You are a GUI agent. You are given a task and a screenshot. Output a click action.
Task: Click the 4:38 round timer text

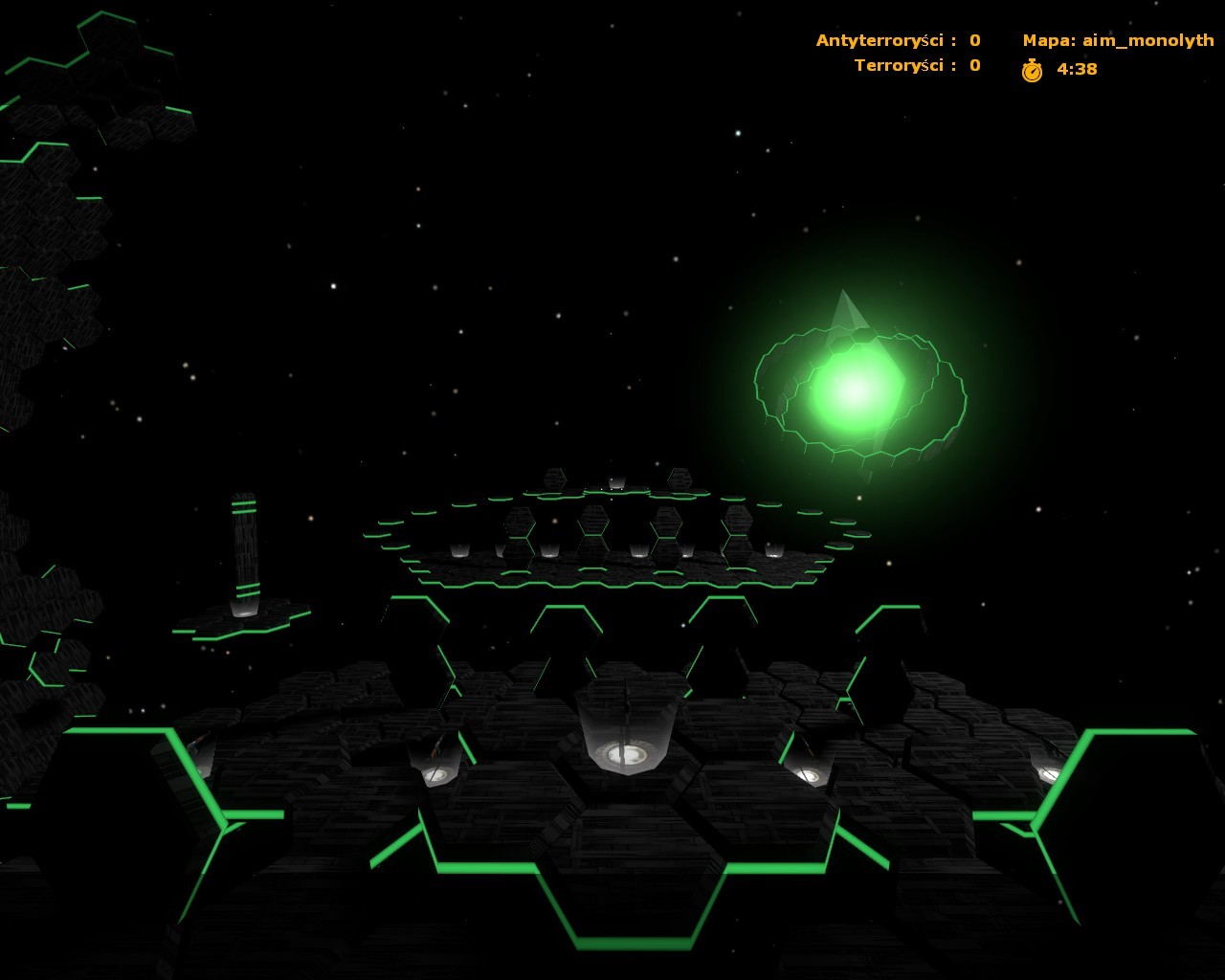[x=1075, y=68]
